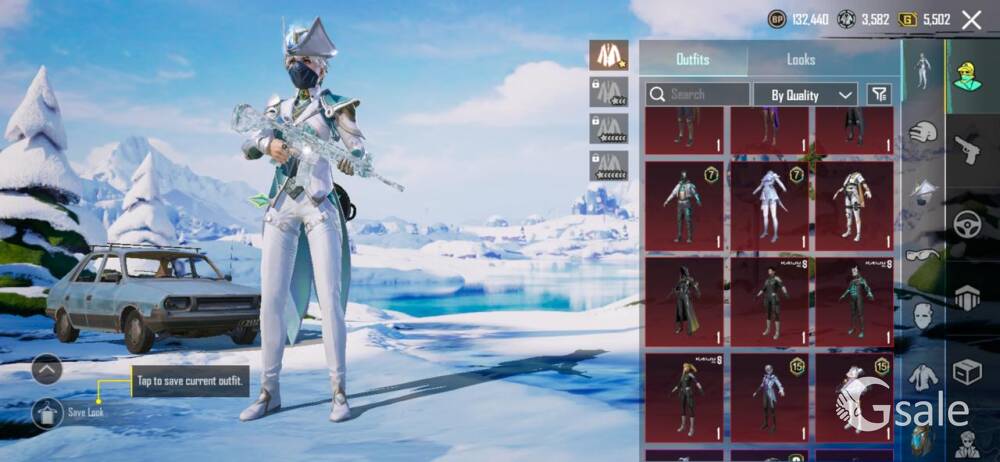1000x462 pixels.
Task: Open the pistol weapons category
Action: 967,150
